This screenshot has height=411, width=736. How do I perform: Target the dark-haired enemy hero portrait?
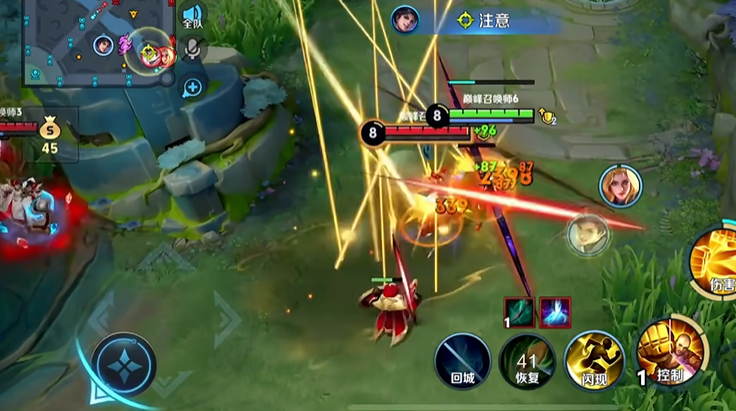[588, 234]
